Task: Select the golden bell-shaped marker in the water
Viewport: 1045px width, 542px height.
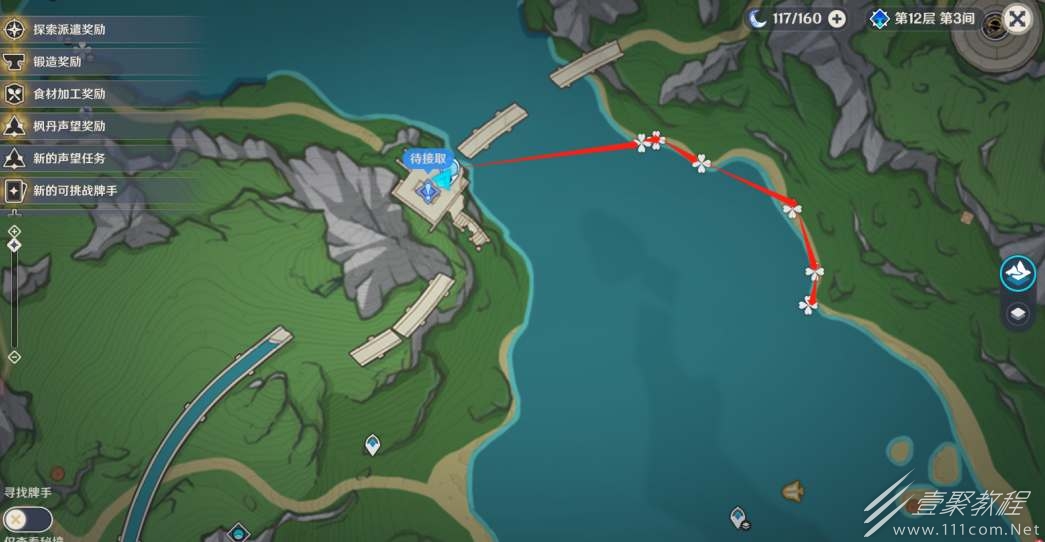Action: (x=794, y=491)
